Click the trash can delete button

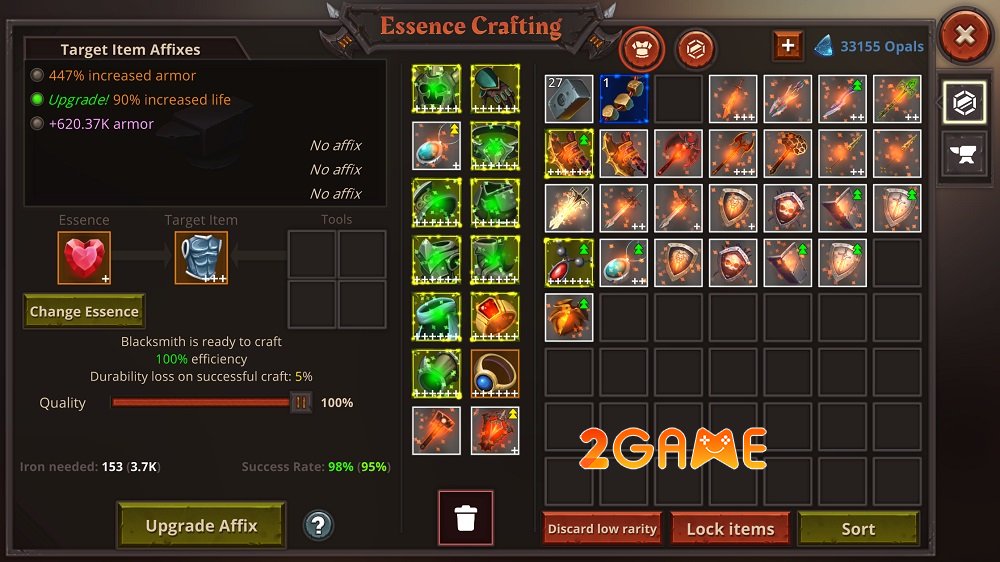[465, 518]
